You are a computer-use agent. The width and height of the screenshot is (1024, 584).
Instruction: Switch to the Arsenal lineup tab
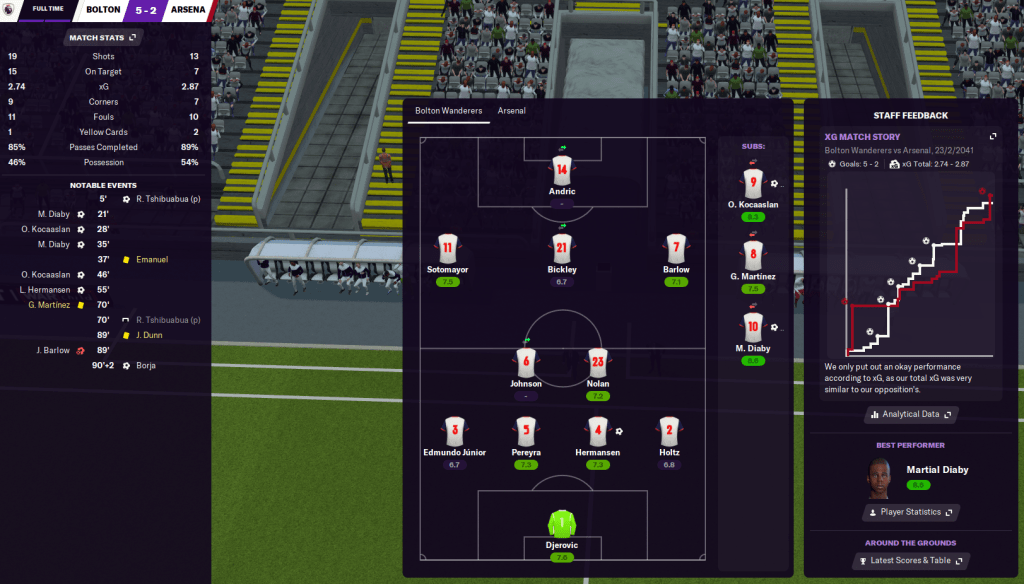(511, 111)
